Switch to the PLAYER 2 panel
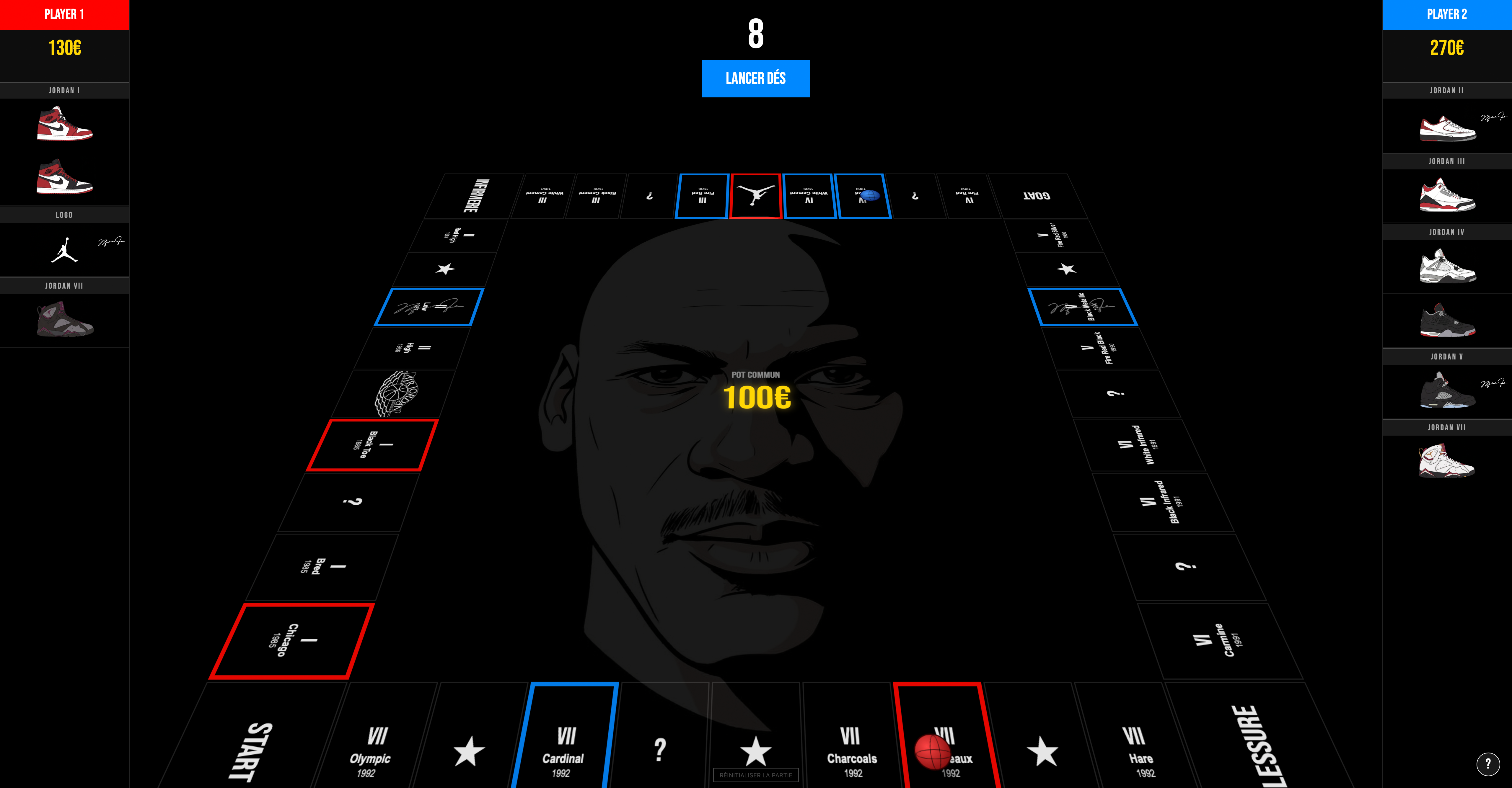The width and height of the screenshot is (1512, 788). click(1447, 14)
